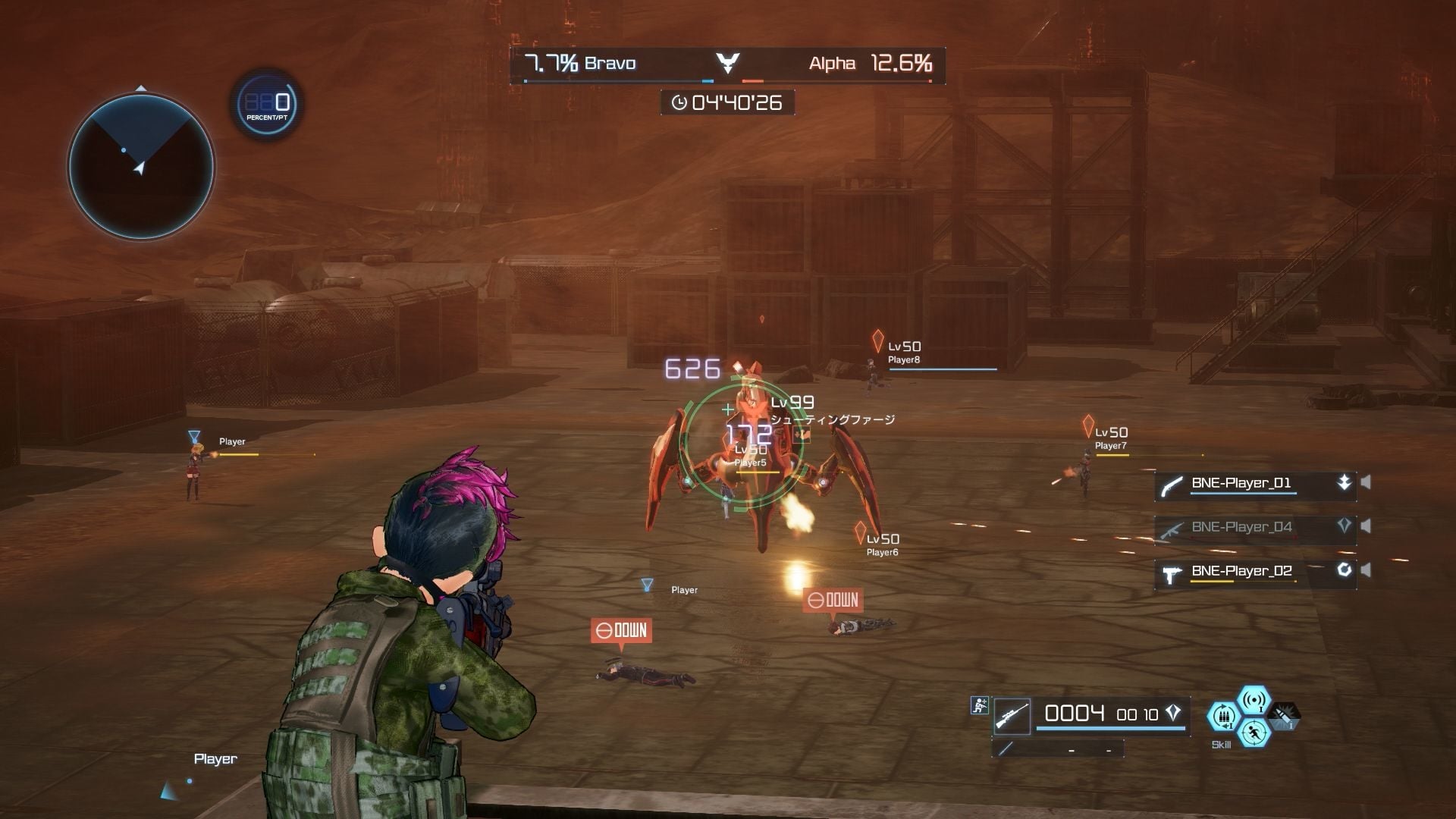Click the circular radar minimap

coord(141,166)
